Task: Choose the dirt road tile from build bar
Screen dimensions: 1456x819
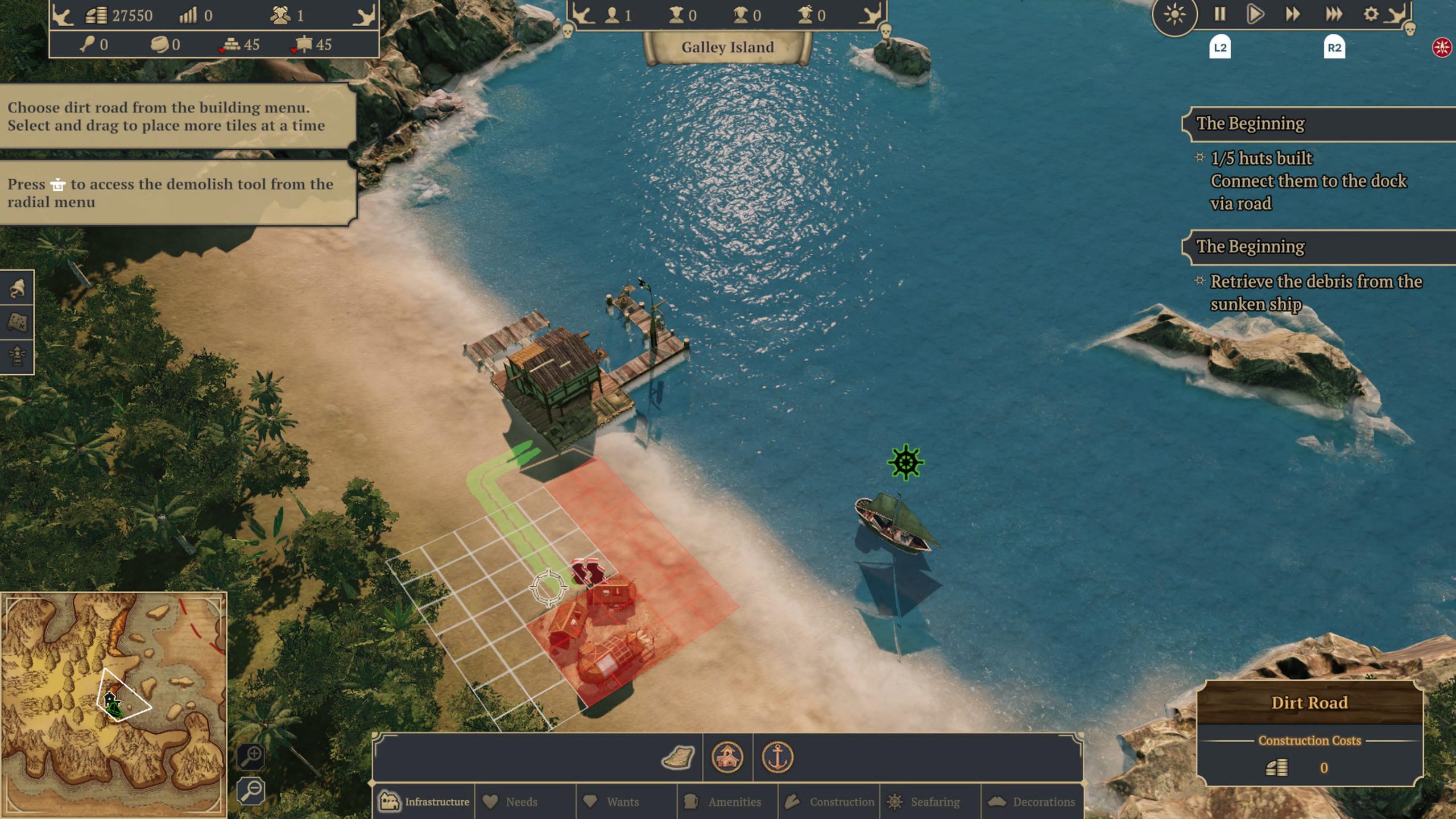Action: coord(678,758)
